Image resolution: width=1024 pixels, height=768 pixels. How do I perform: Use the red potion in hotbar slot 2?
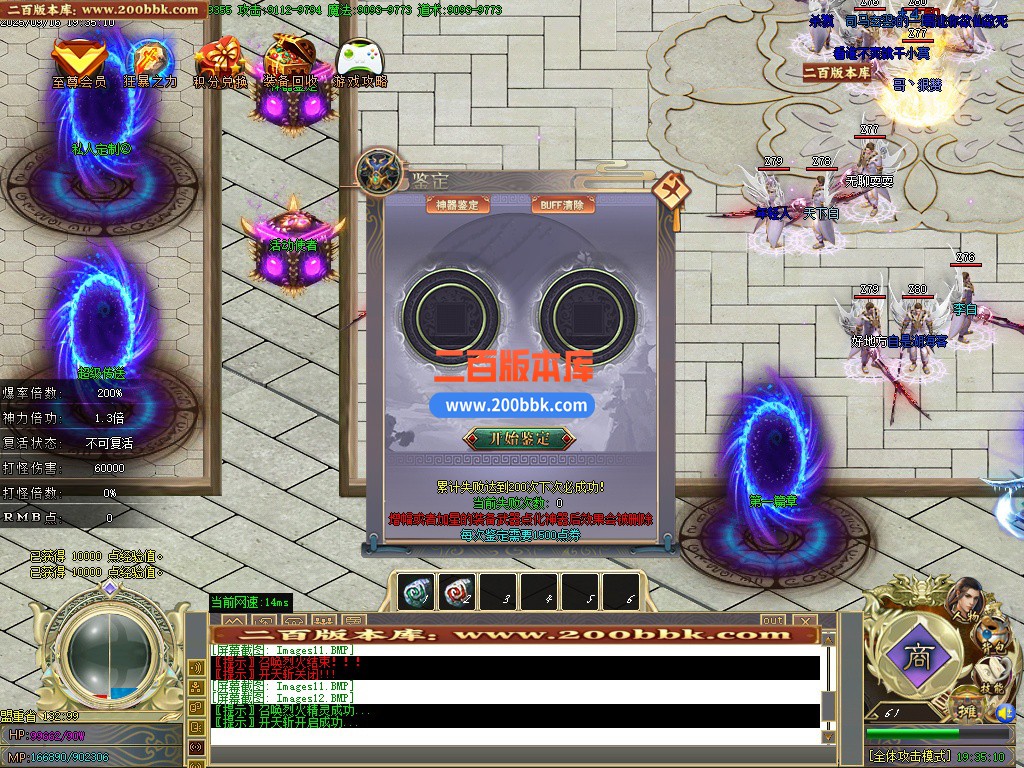[456, 592]
